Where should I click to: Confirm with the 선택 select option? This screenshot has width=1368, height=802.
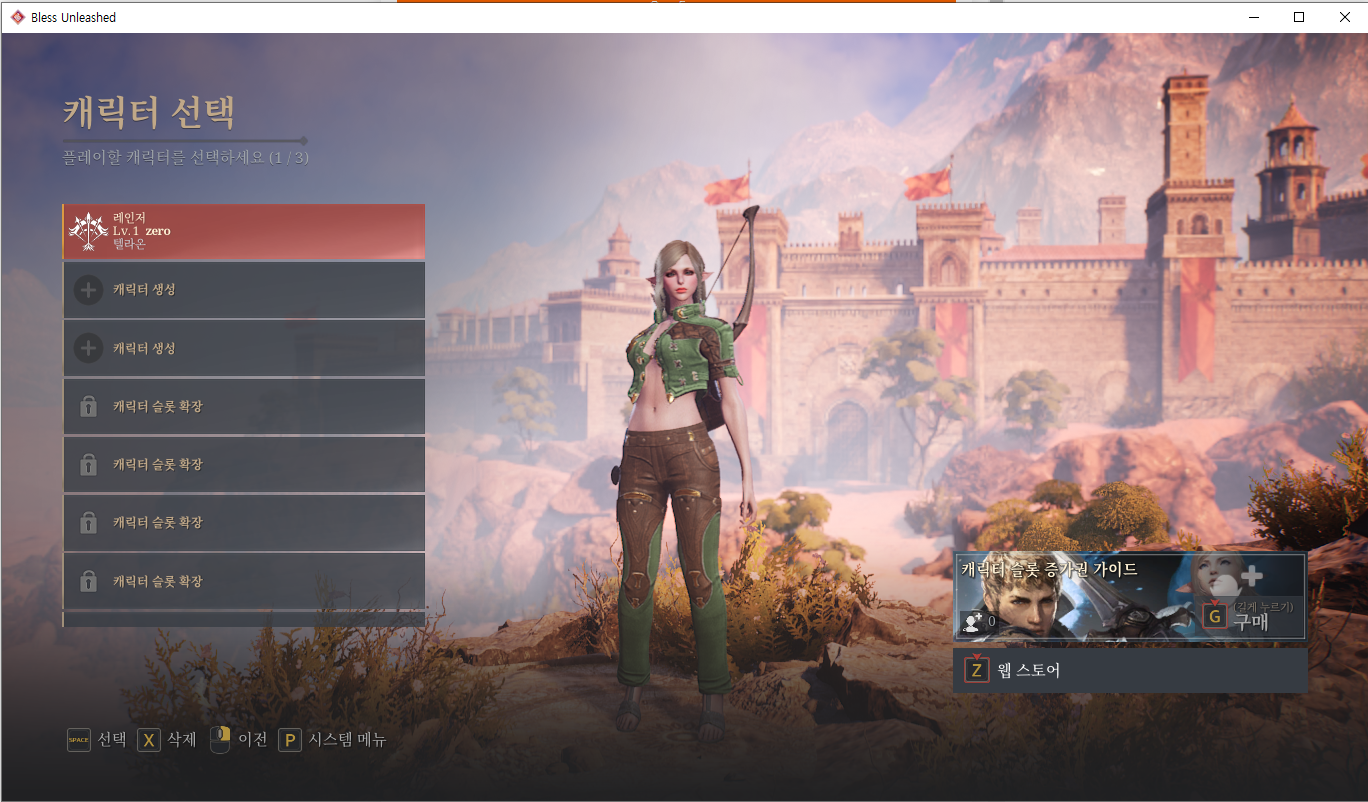point(97,740)
